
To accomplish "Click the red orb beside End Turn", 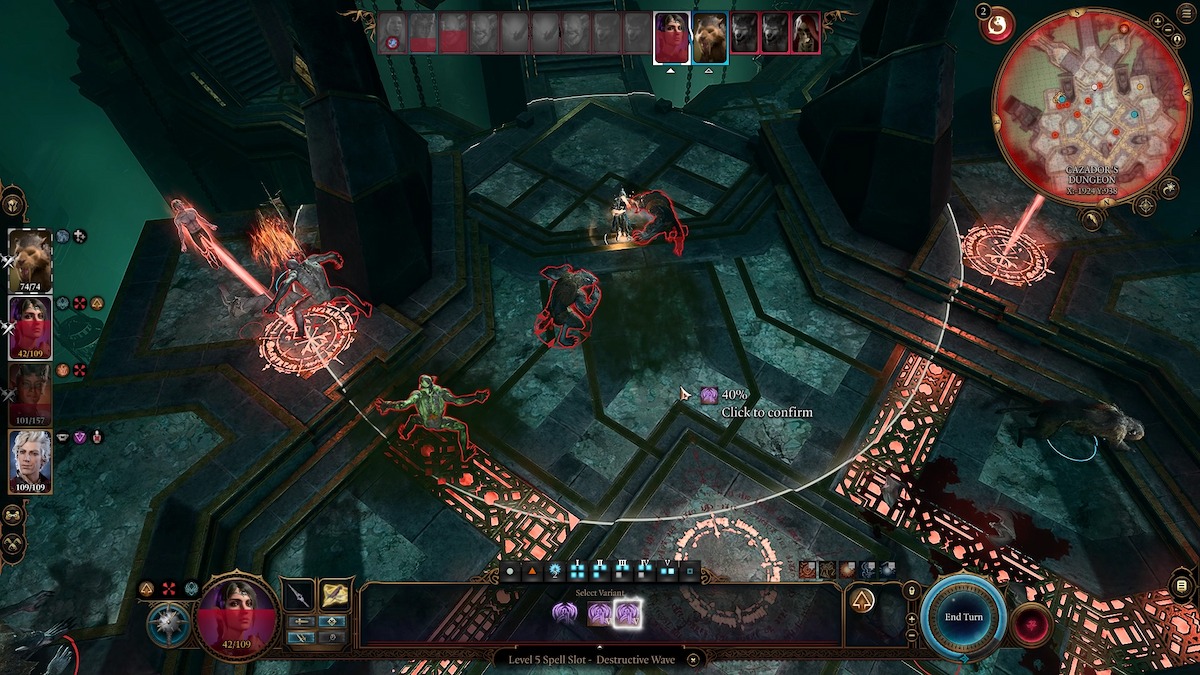I will click(x=1029, y=624).
